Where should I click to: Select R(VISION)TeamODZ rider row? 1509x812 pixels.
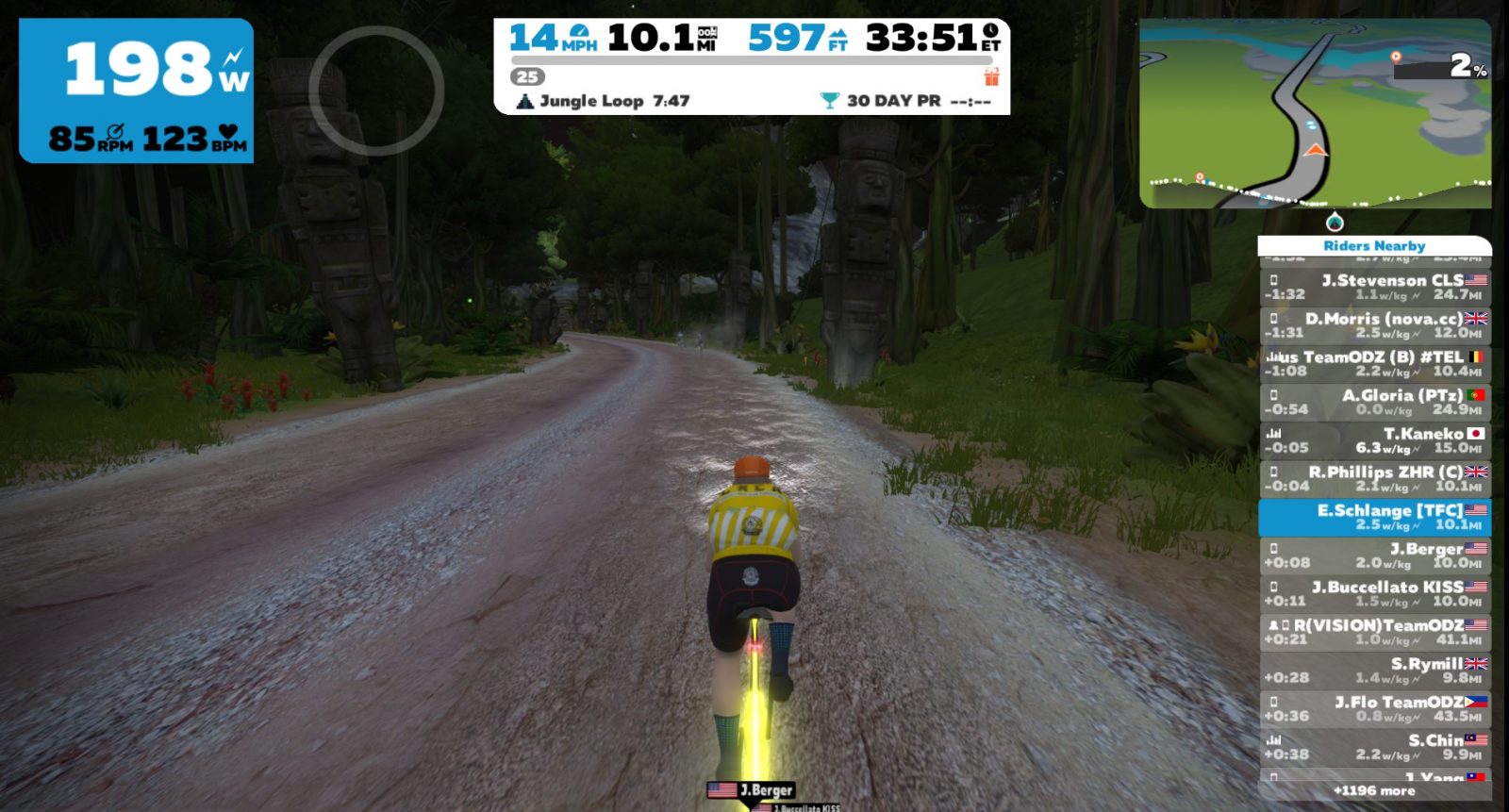click(x=1374, y=632)
